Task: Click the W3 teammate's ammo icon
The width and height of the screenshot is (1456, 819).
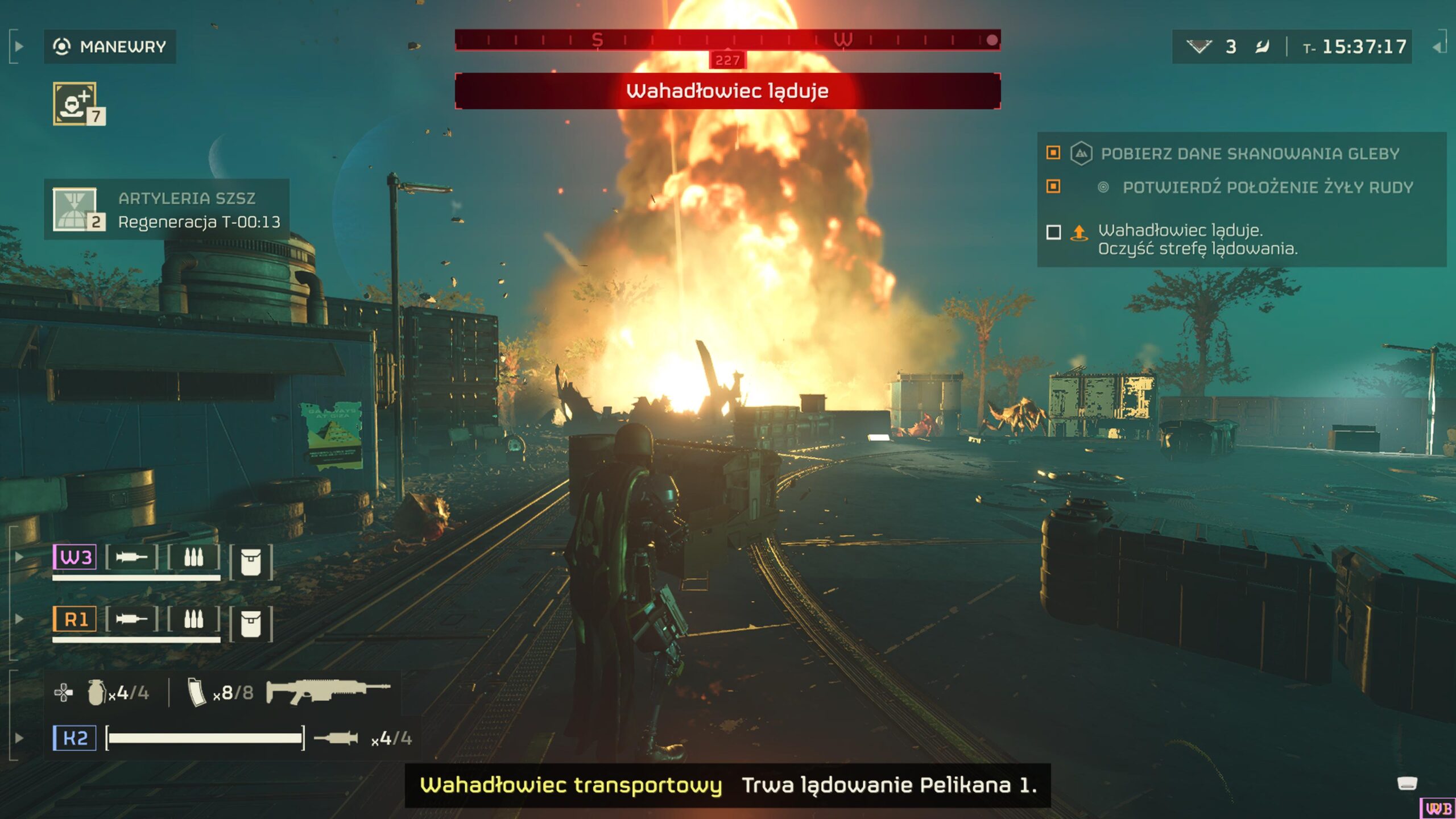Action: [193, 557]
